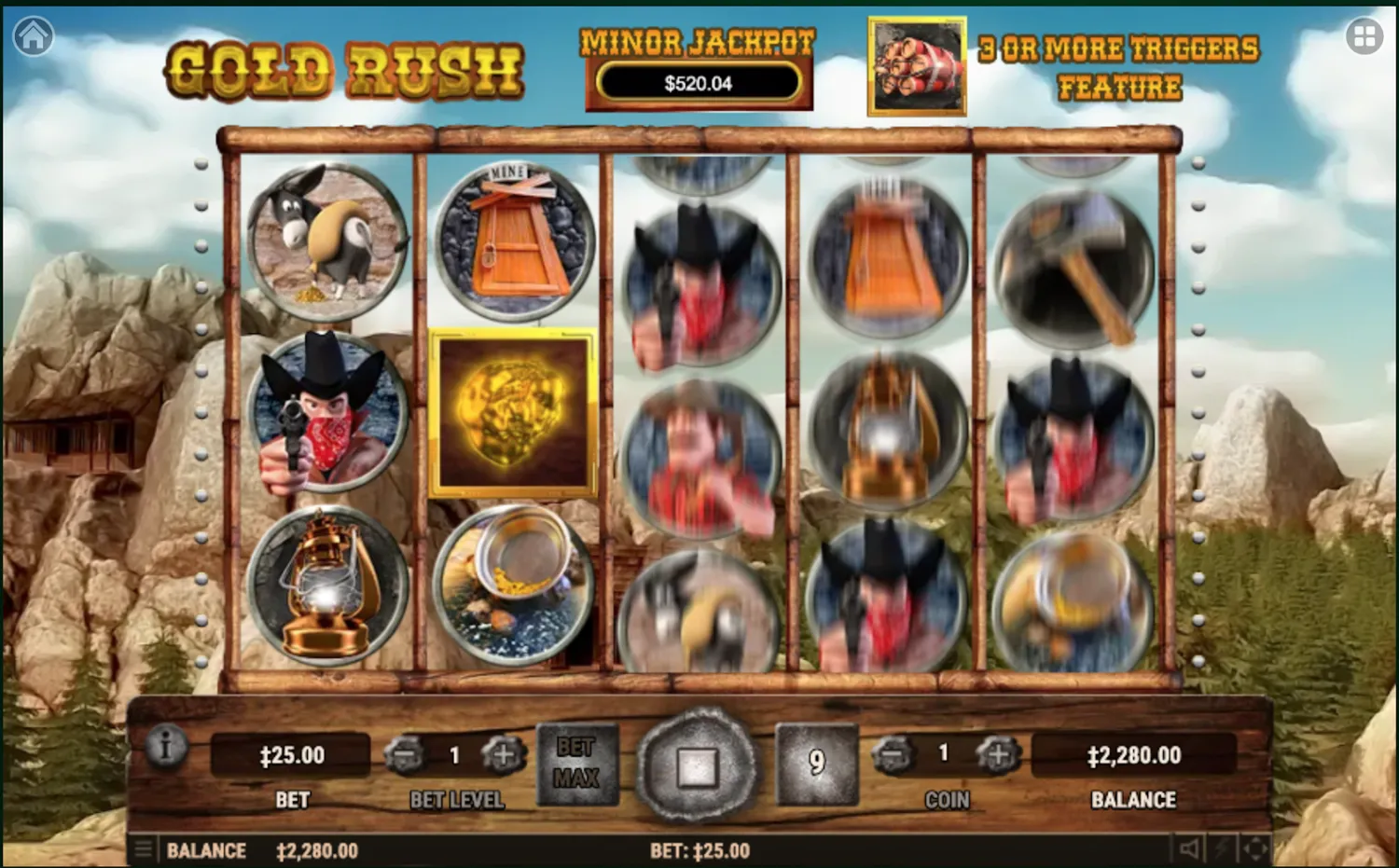1399x868 pixels.
Task: Click the autoplay counter showing 9
Action: click(816, 763)
